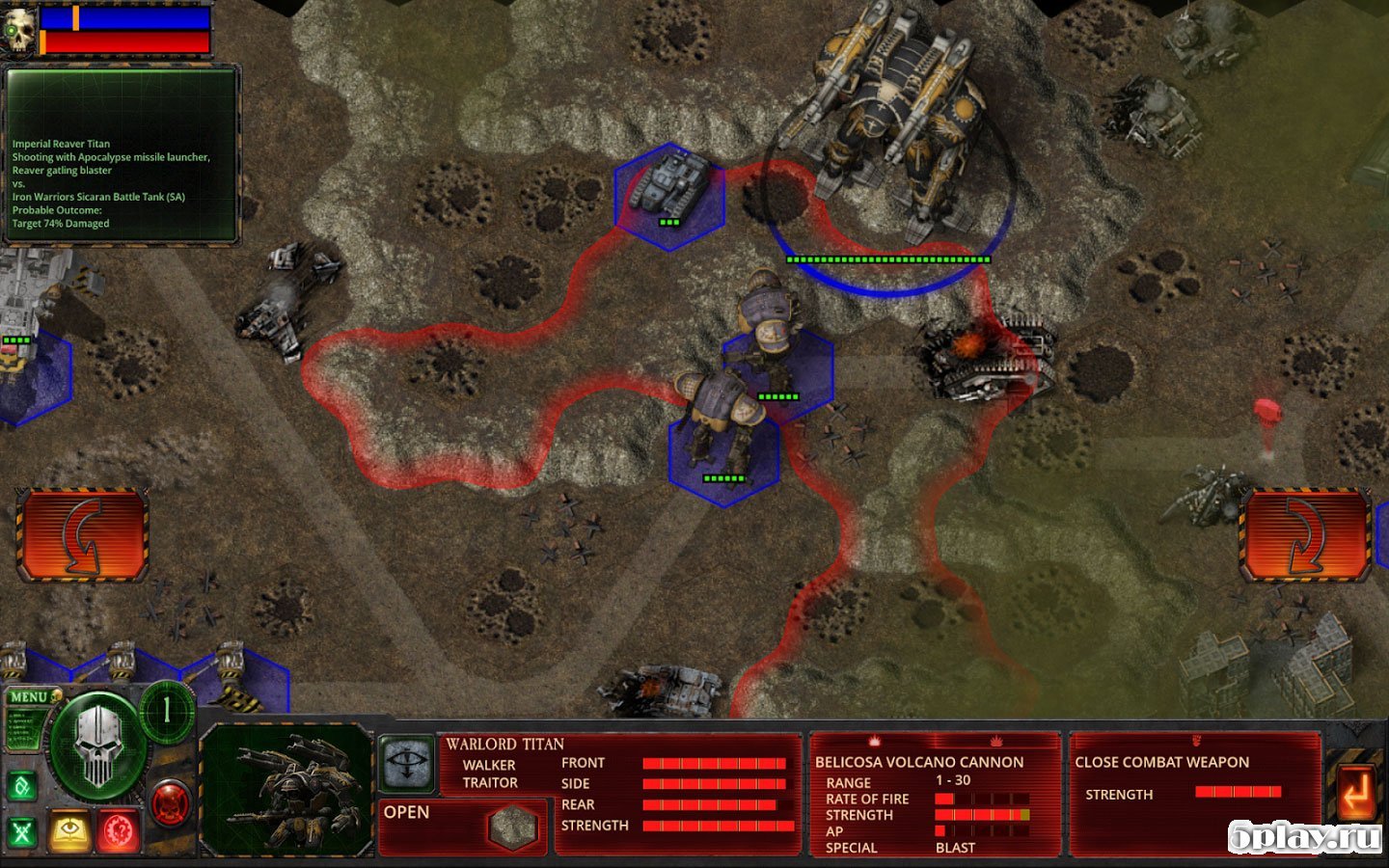Select the metal skull faction emblem
The image size is (1389, 868).
coord(97,746)
